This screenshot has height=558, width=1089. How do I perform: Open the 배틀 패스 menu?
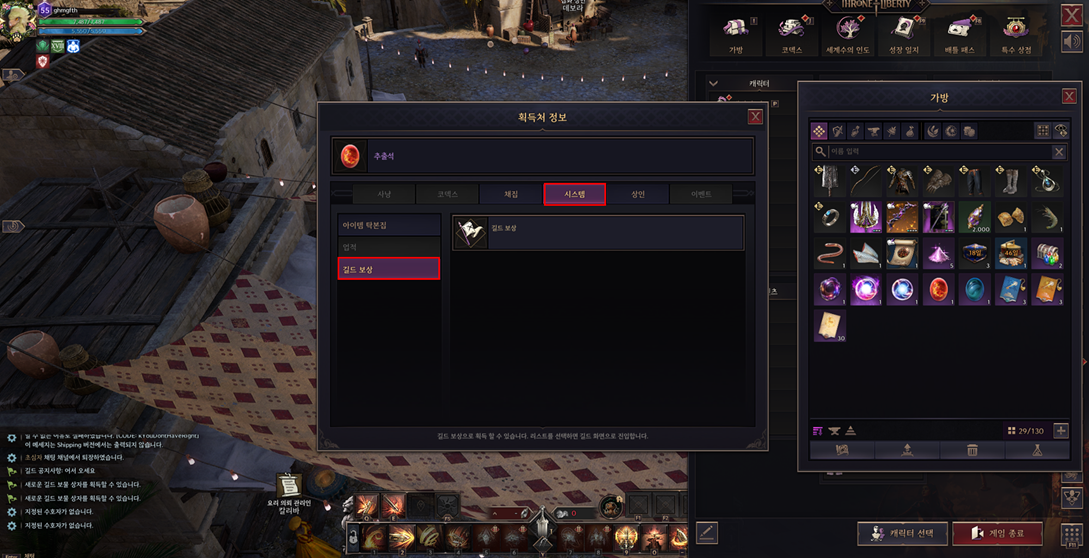click(959, 35)
